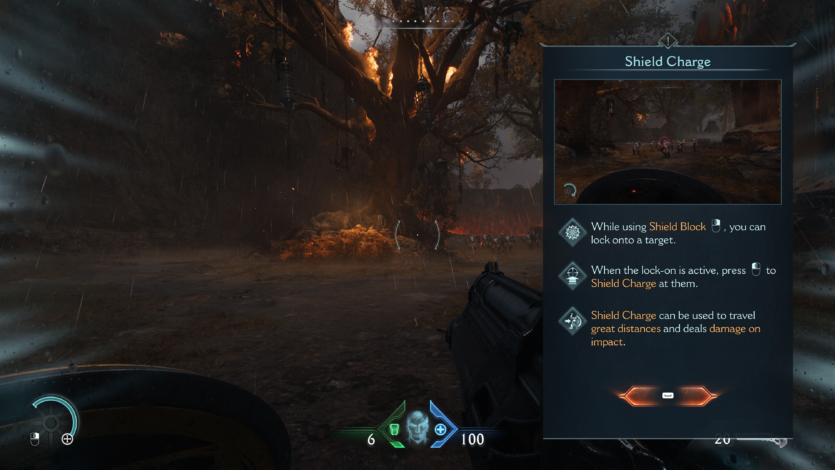The width and height of the screenshot is (835, 470).
Task: Click the blue health cross icon
Action: (x=441, y=430)
